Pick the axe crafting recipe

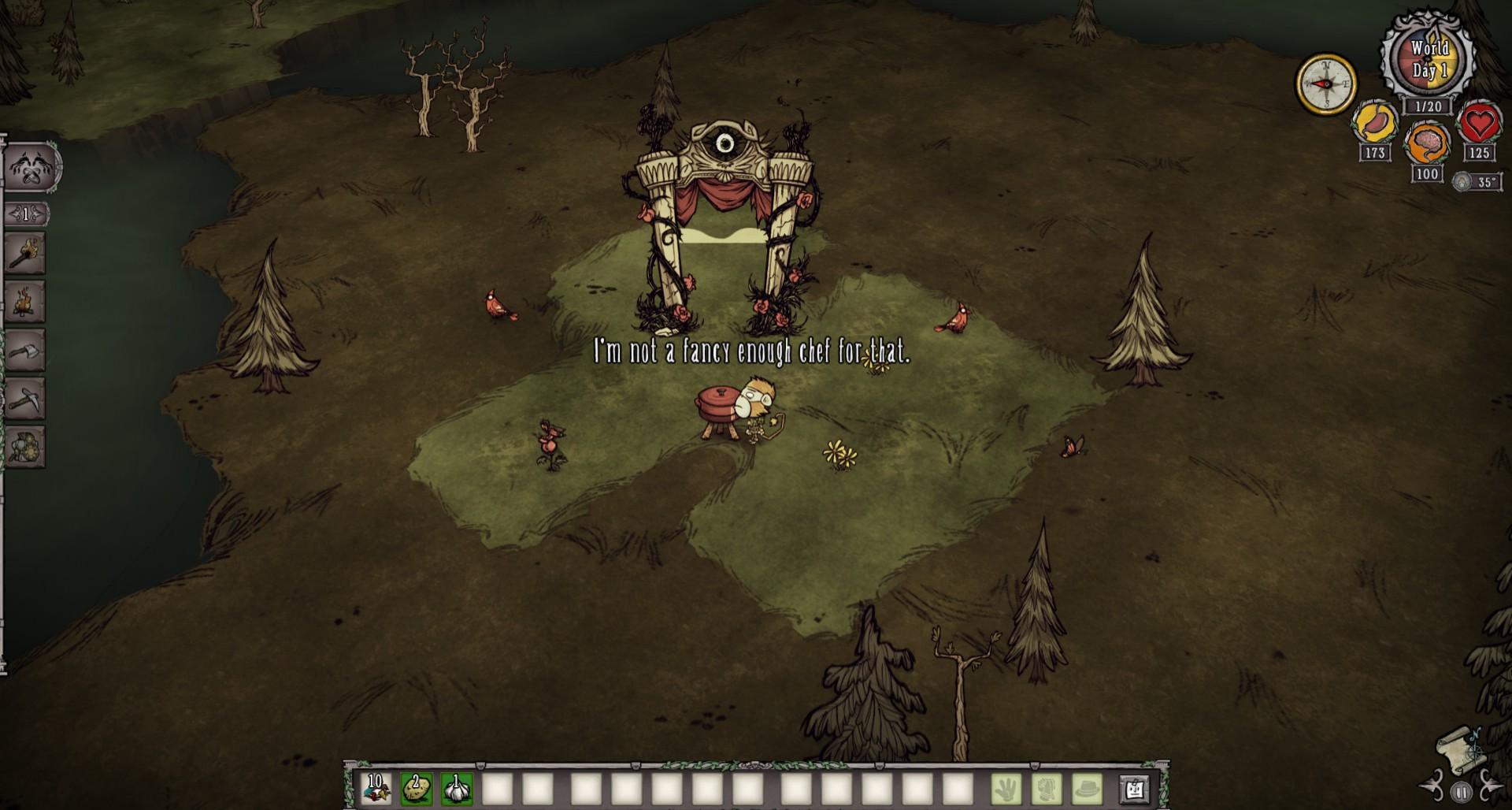[x=25, y=351]
